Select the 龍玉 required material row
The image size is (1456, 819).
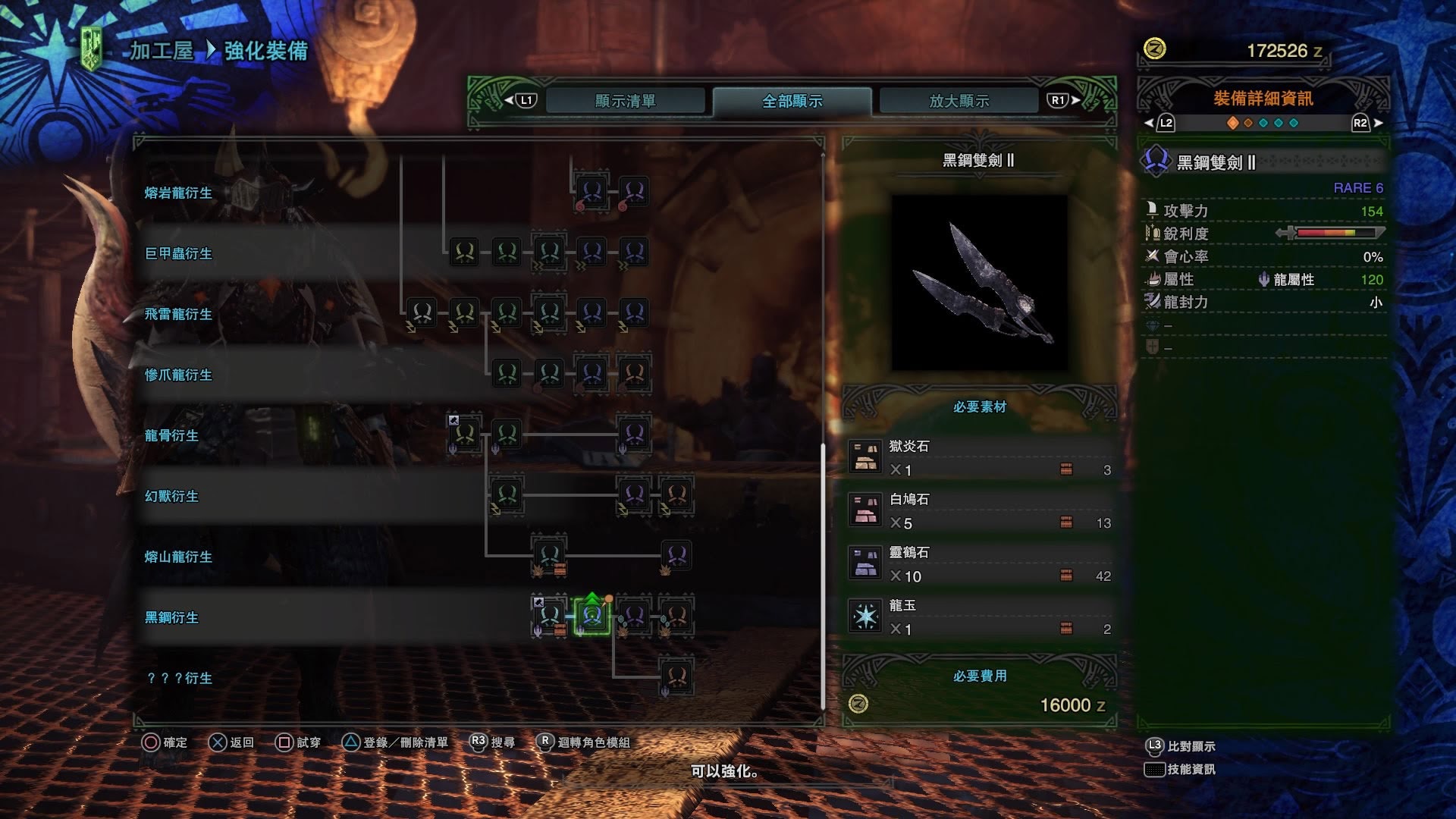pyautogui.click(x=979, y=617)
